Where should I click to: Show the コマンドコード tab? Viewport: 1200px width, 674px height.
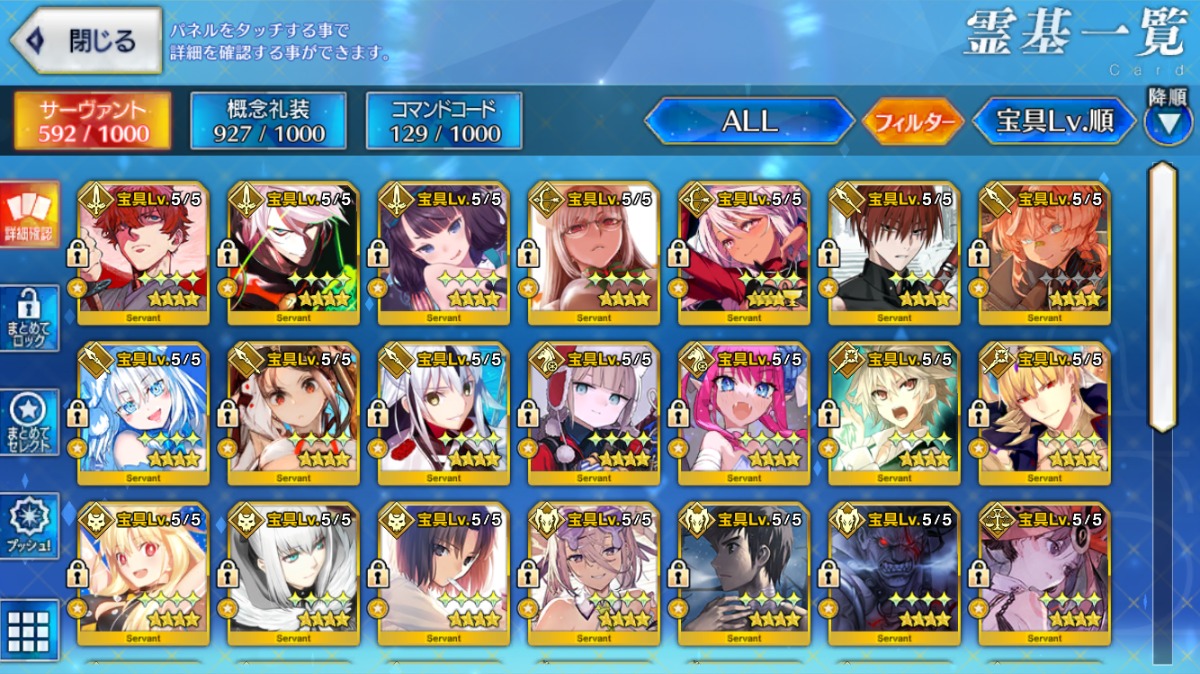coord(444,121)
